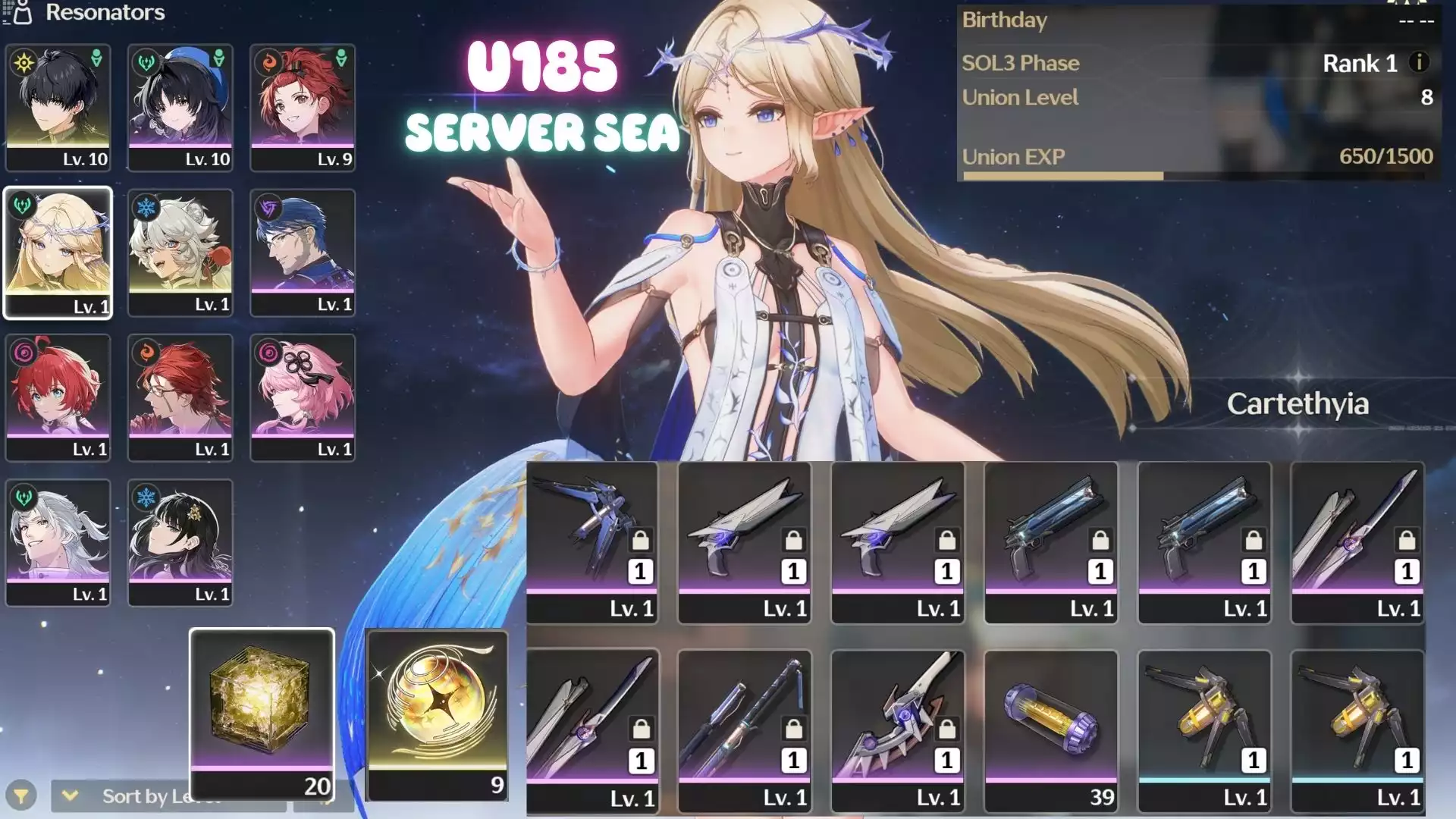Screen dimensions: 1456x819
Task: Choose the black-haired Rover portrait
Action: click(x=58, y=107)
